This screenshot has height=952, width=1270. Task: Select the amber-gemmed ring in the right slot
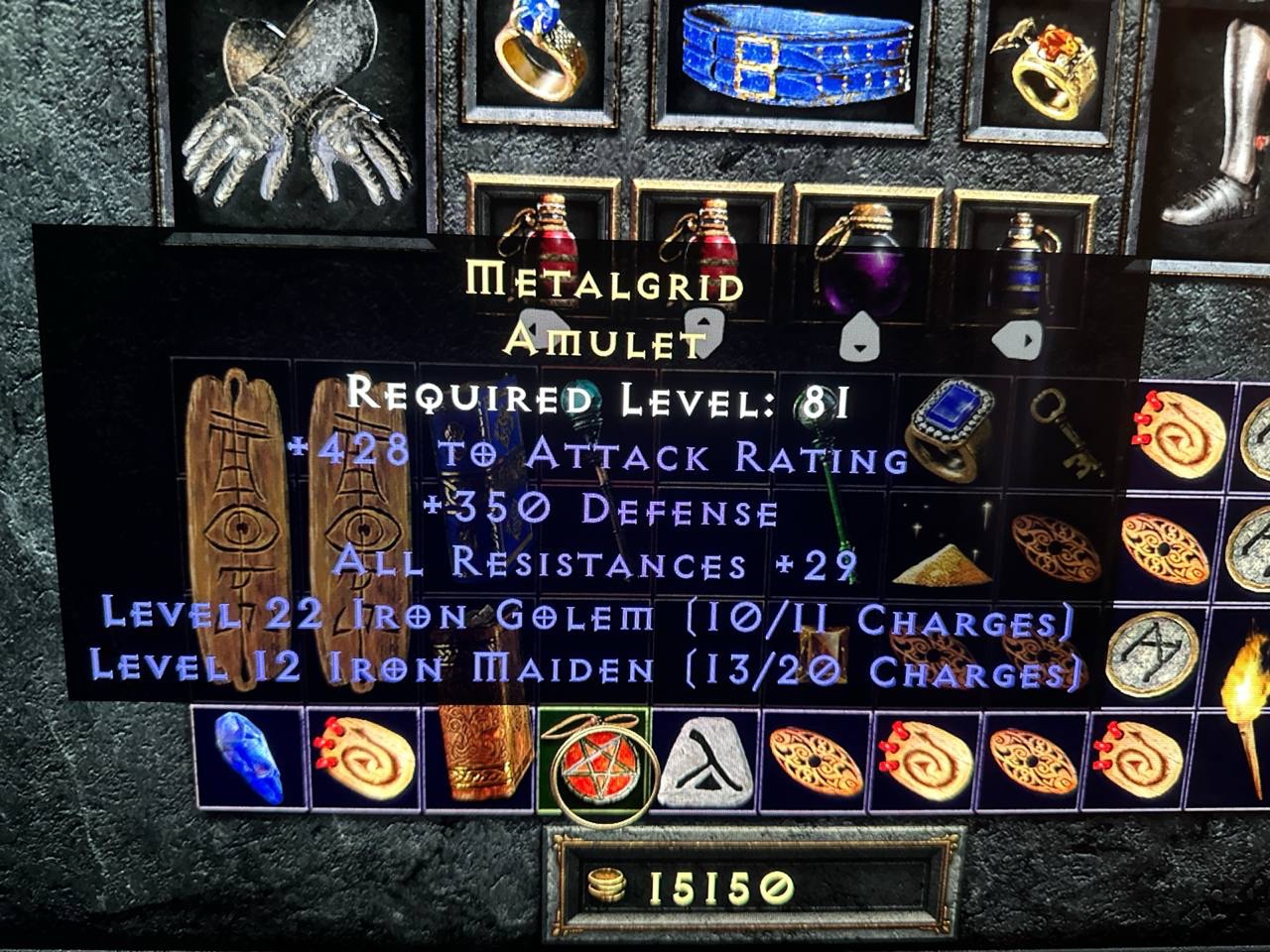pos(1047,59)
